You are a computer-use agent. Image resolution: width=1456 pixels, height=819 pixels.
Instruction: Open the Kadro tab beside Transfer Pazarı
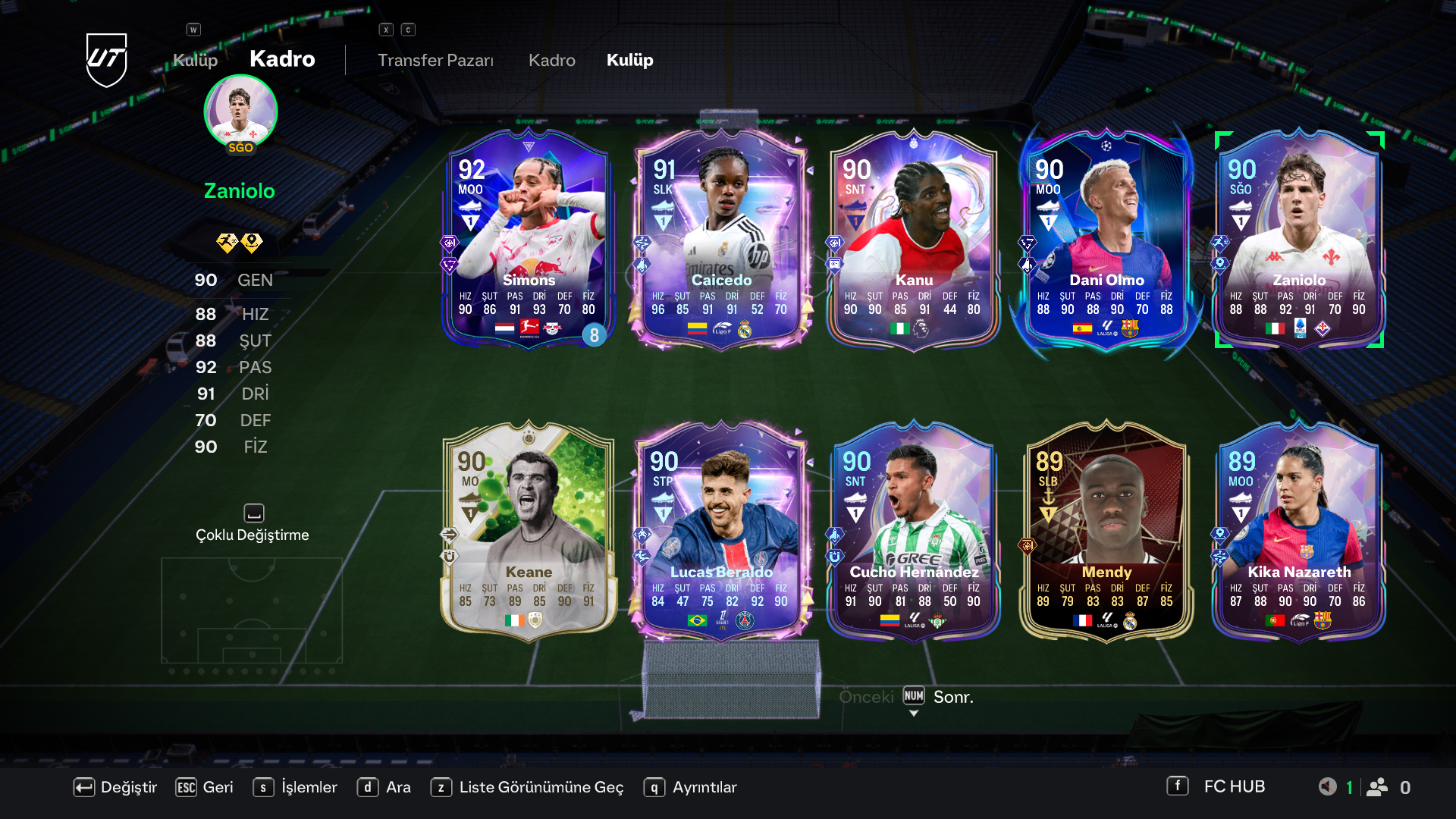tap(551, 60)
